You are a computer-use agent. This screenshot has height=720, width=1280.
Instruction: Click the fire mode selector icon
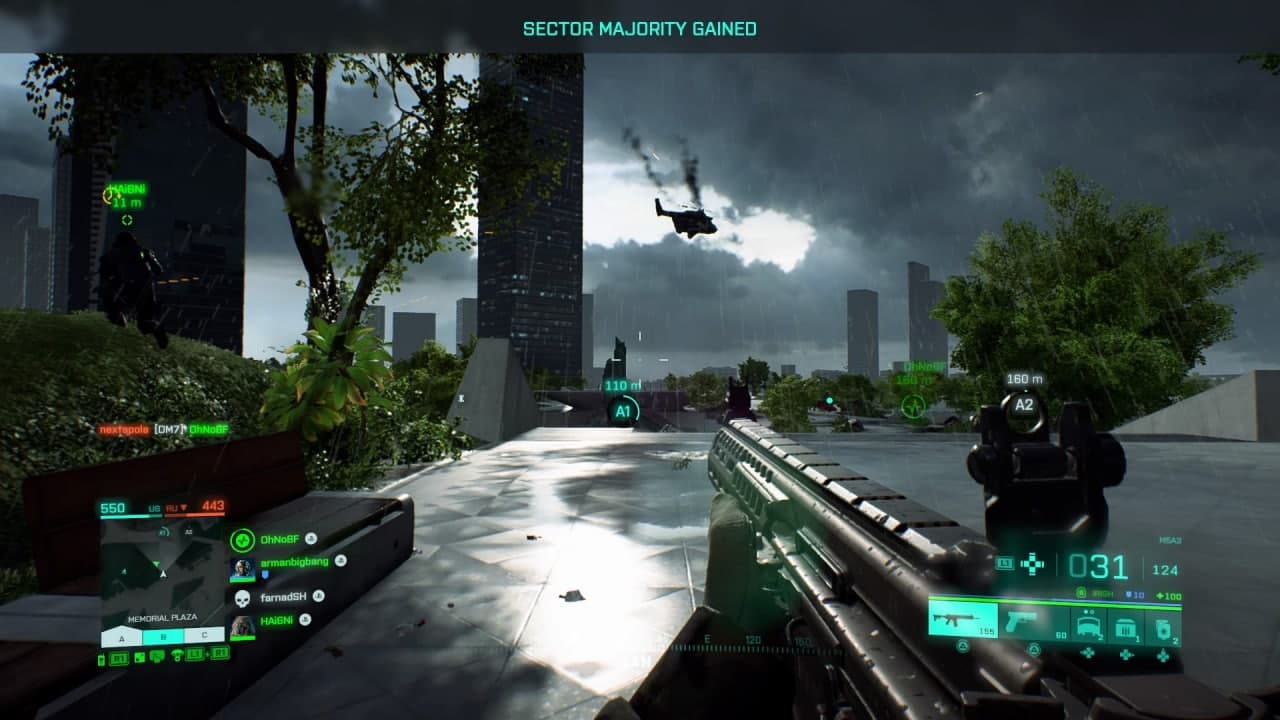(x=1032, y=564)
